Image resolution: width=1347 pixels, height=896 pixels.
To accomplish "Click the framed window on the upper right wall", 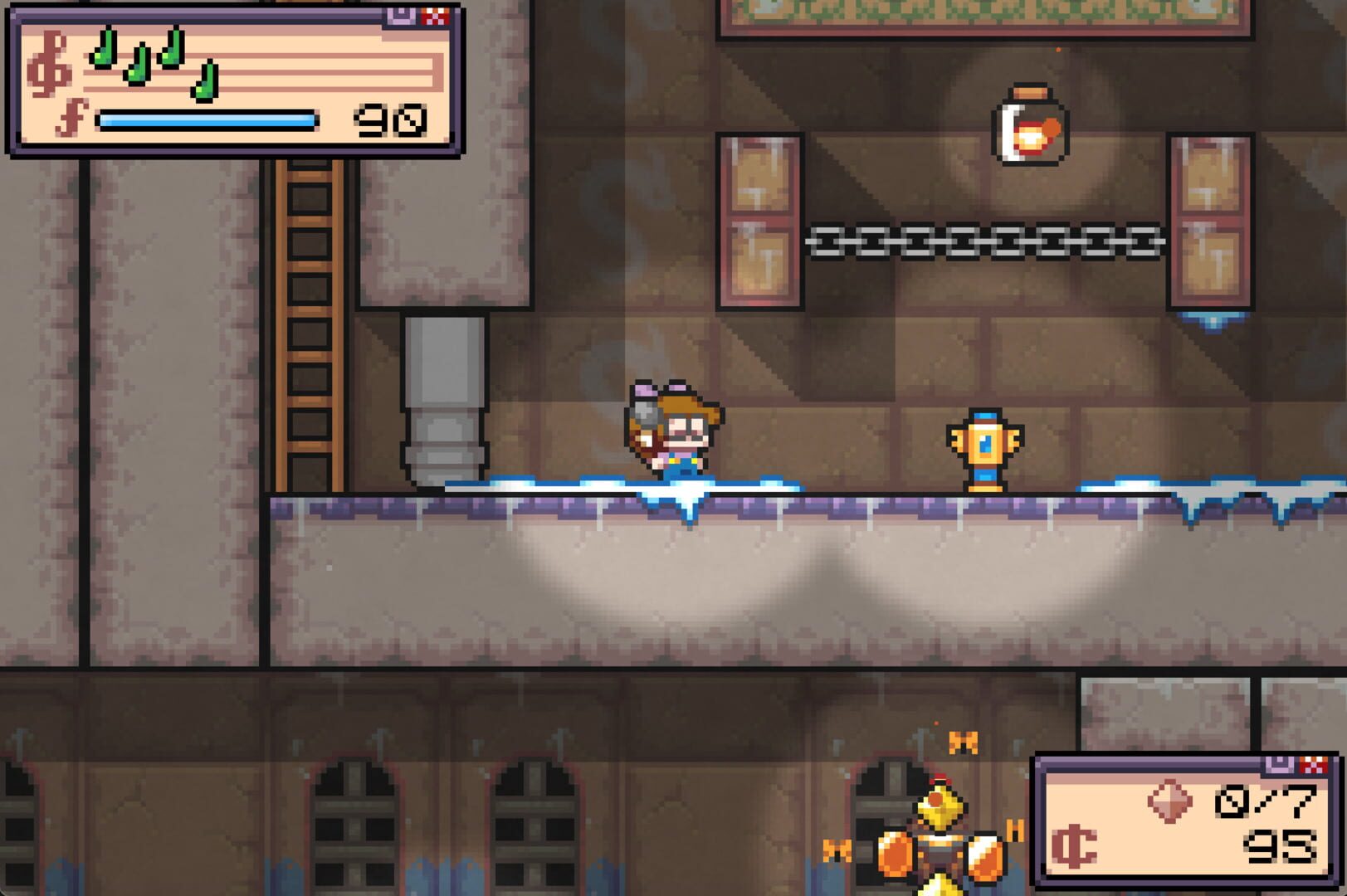I will click(1211, 224).
